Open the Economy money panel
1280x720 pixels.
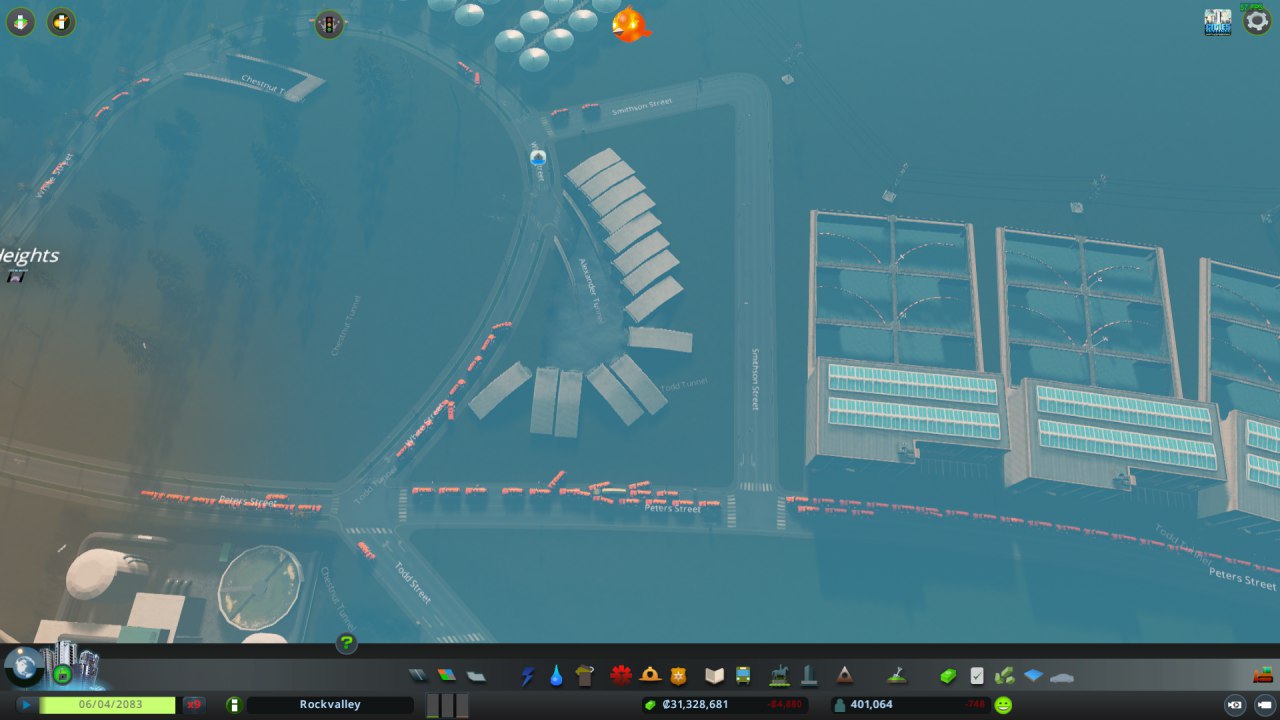(x=948, y=676)
